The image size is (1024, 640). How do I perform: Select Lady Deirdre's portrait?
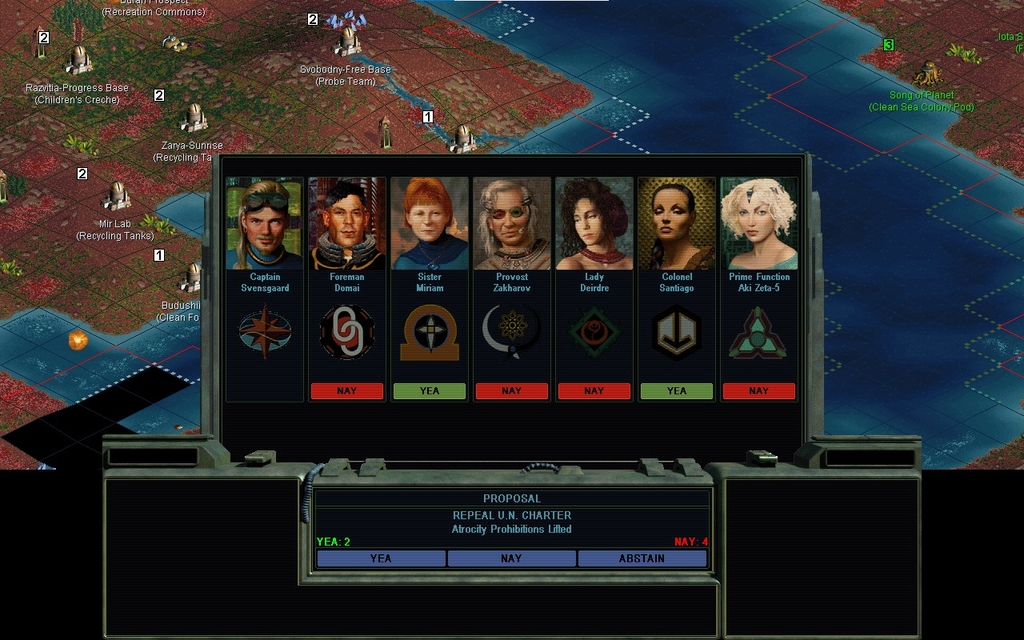[594, 224]
